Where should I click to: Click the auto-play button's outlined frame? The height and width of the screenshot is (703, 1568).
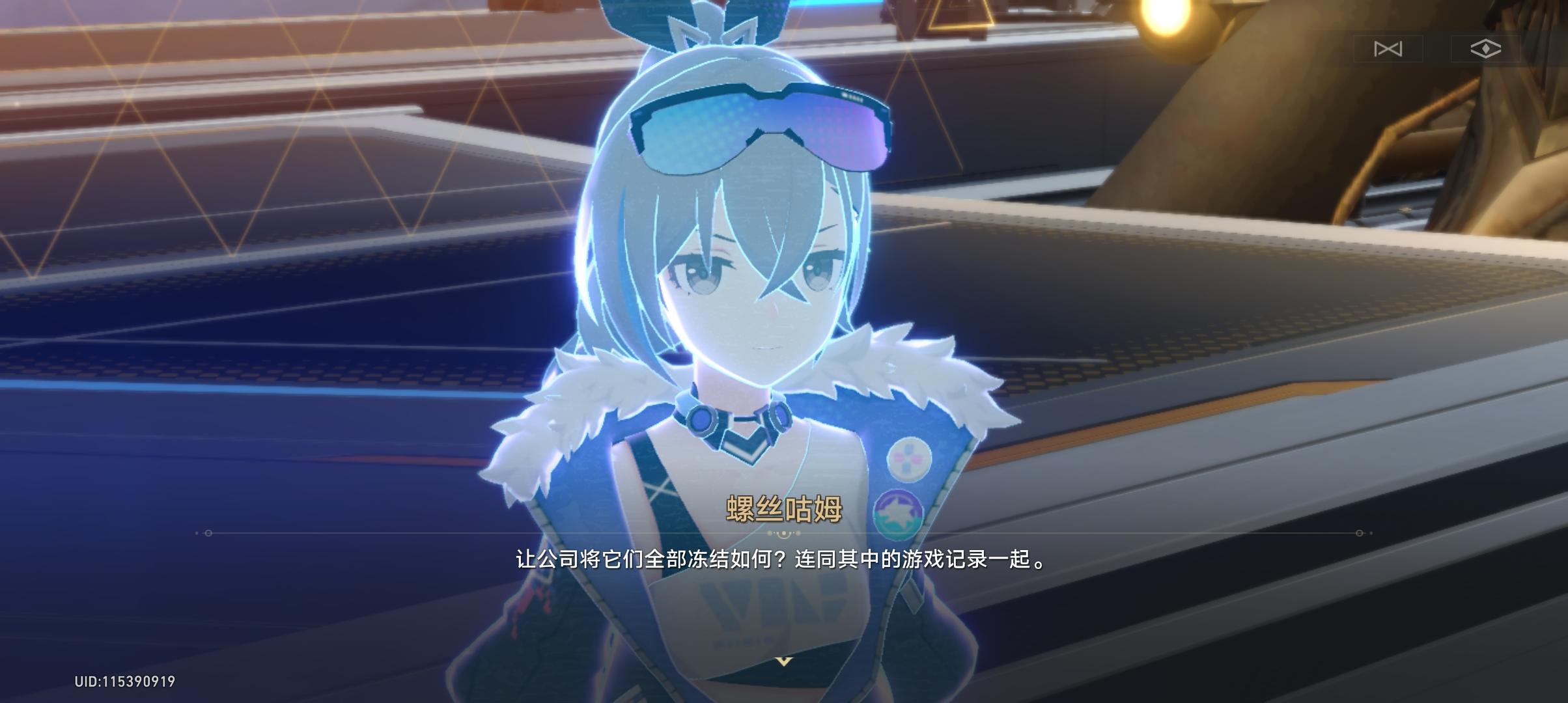(1388, 48)
